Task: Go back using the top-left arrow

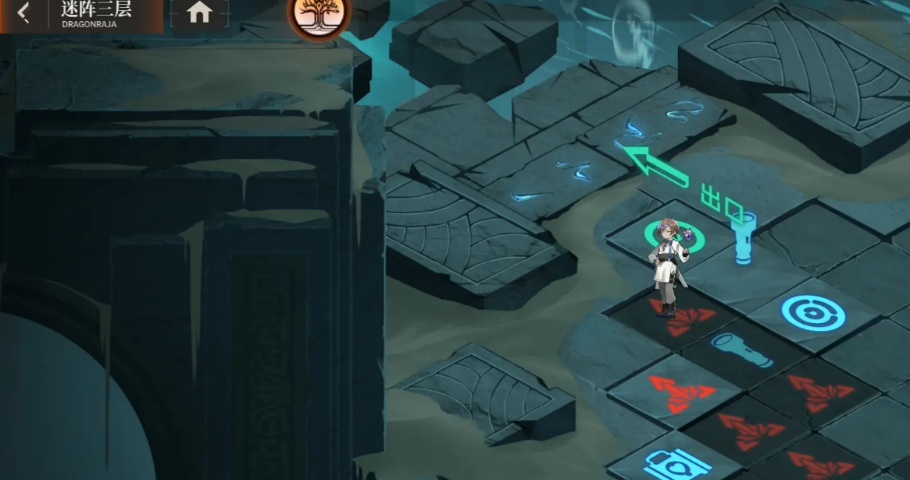Action: (x=22, y=14)
